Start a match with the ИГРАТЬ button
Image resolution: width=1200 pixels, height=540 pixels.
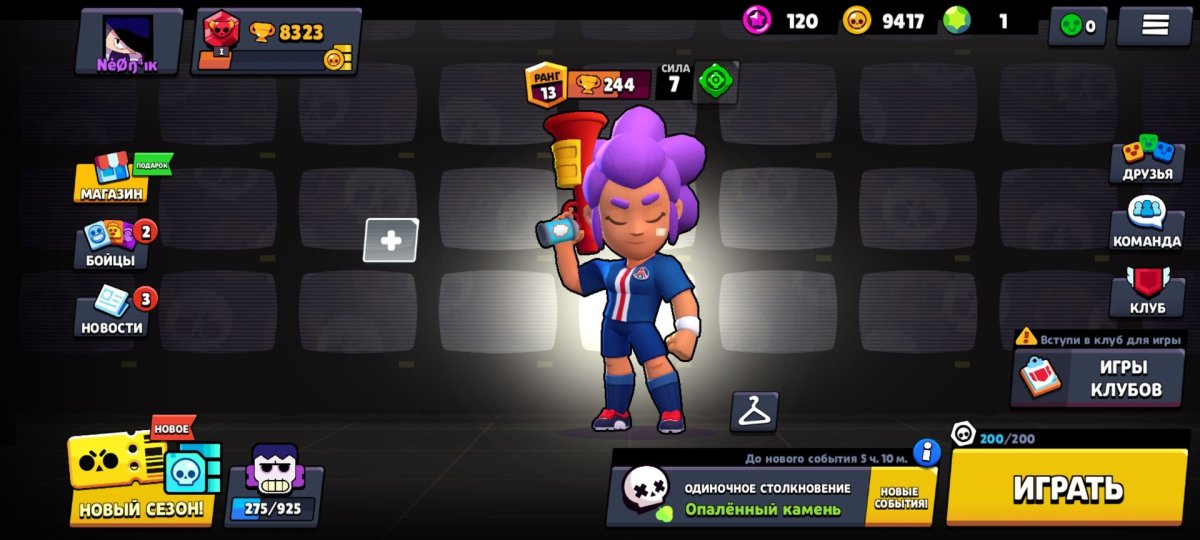click(x=1068, y=488)
